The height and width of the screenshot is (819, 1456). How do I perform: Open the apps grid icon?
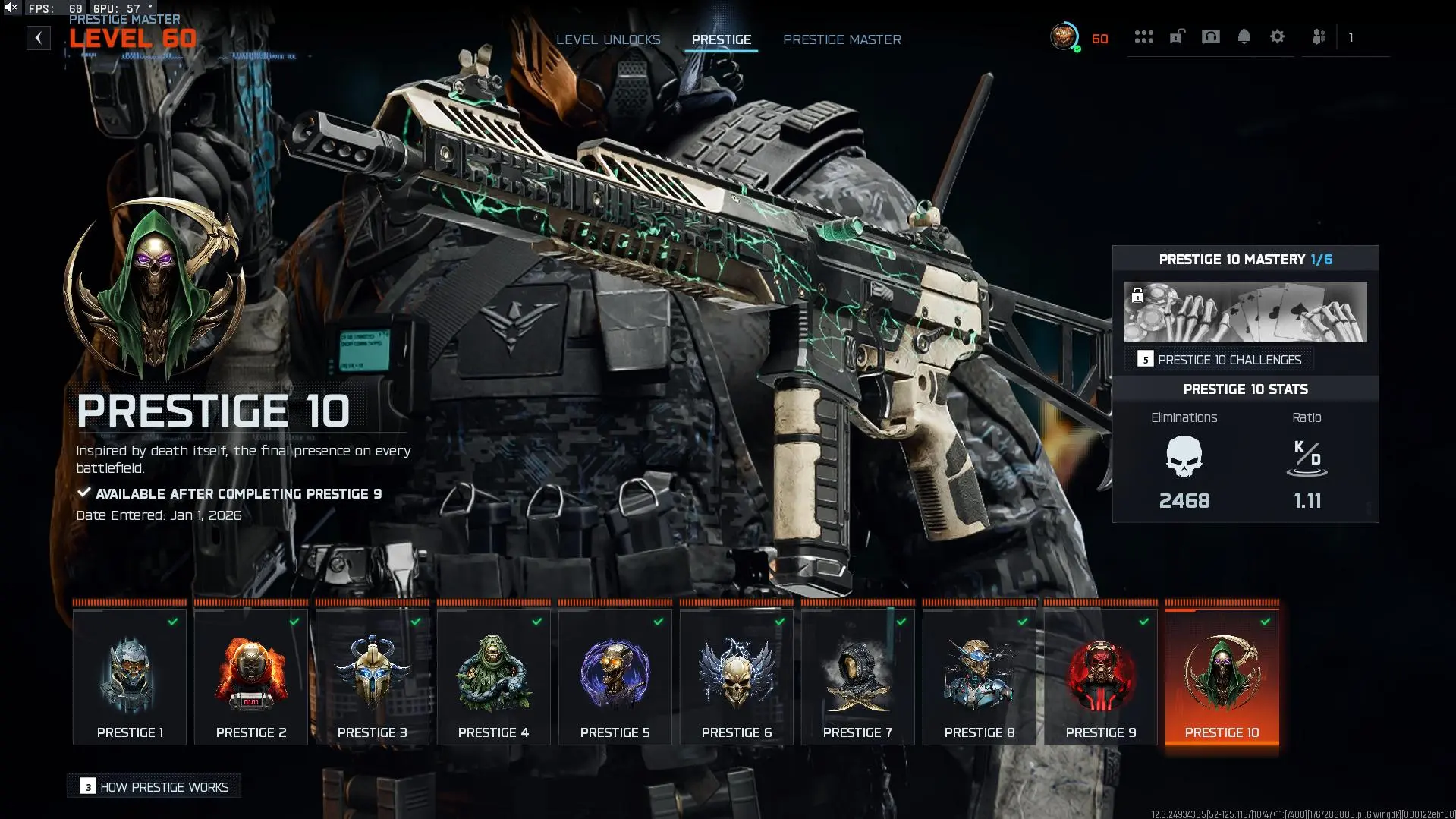1144,36
